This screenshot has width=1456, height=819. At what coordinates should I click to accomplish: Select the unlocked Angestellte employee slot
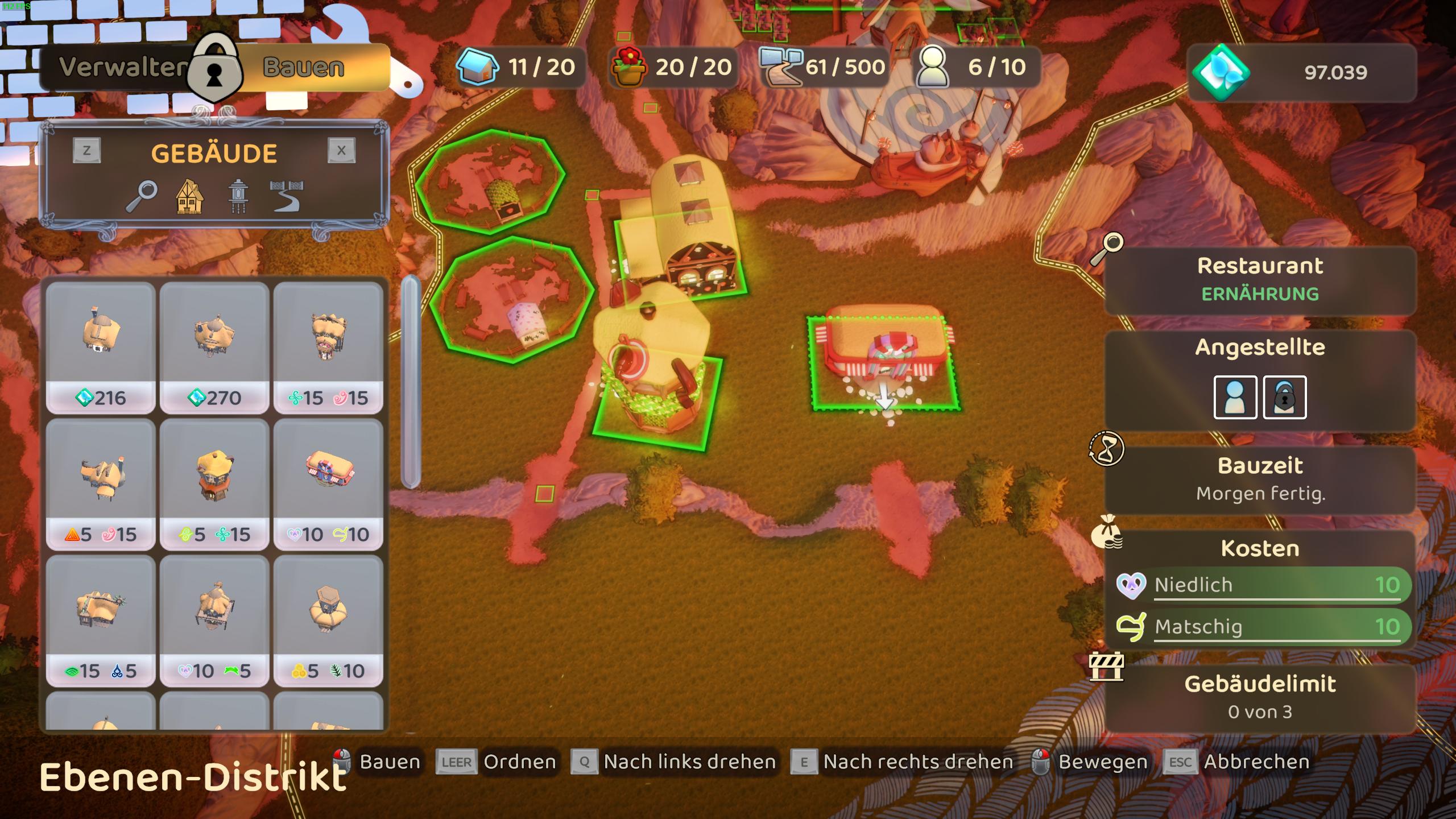[x=1235, y=397]
